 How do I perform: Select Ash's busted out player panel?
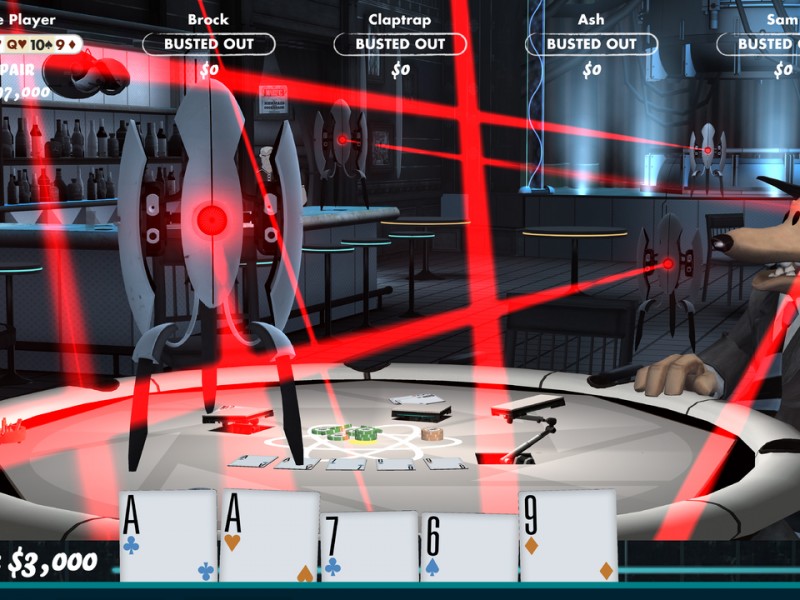tap(591, 44)
